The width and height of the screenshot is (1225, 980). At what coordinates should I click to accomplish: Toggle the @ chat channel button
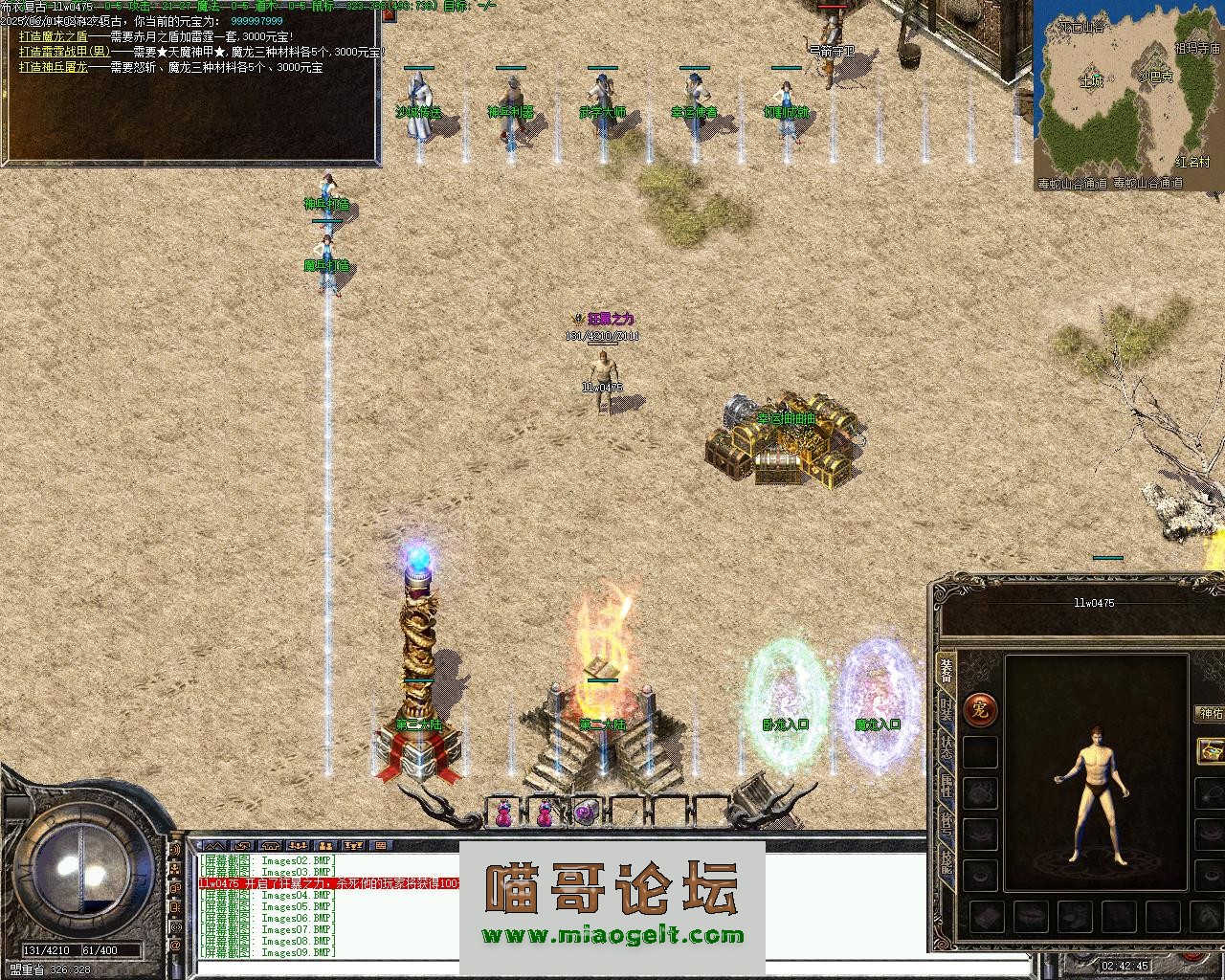point(175,946)
